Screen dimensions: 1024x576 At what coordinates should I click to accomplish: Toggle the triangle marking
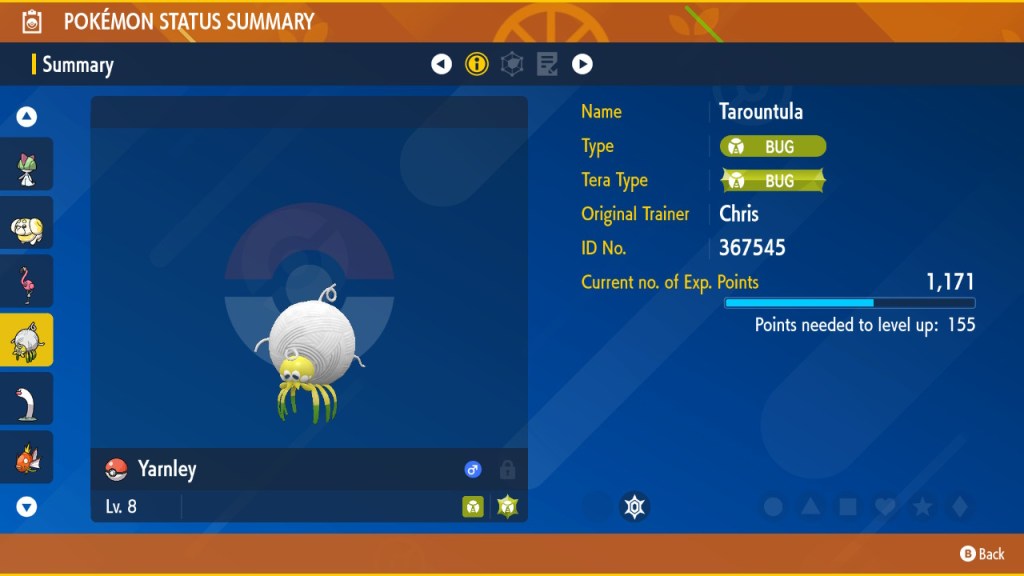(x=810, y=507)
